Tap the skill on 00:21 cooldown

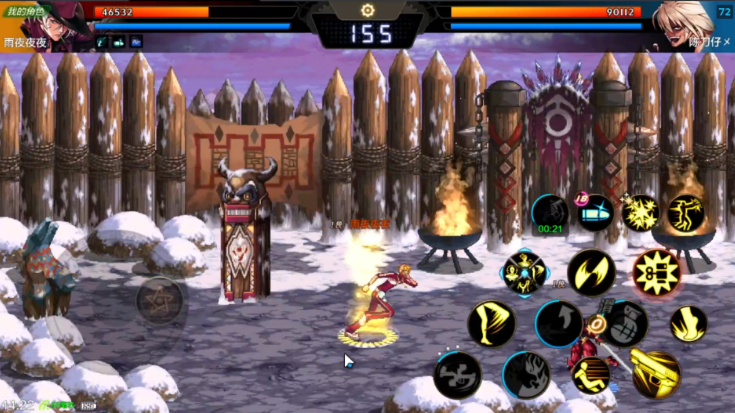(549, 213)
